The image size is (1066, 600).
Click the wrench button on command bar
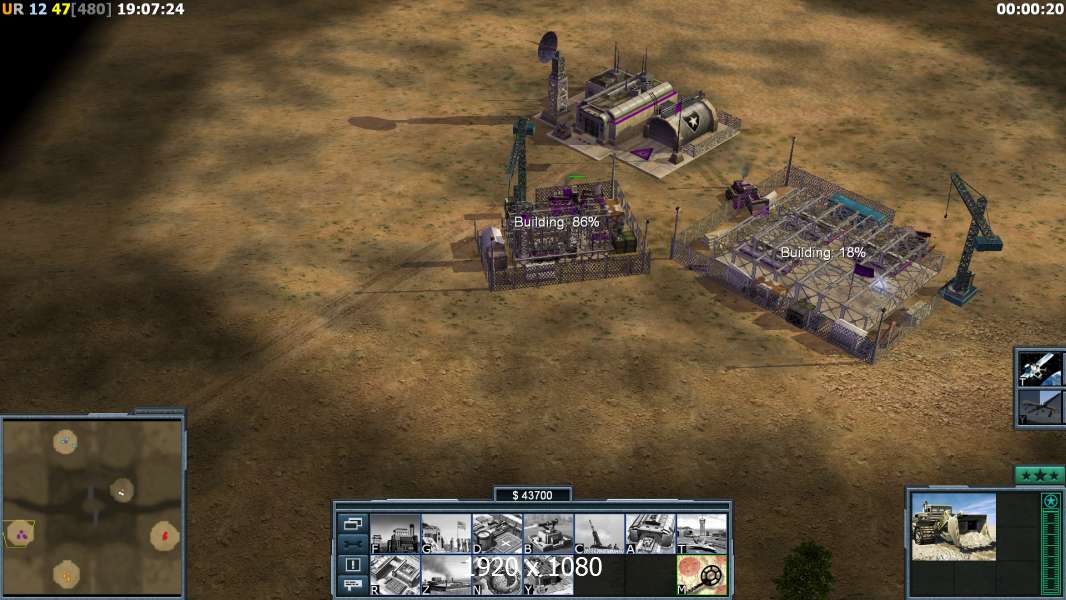353,544
